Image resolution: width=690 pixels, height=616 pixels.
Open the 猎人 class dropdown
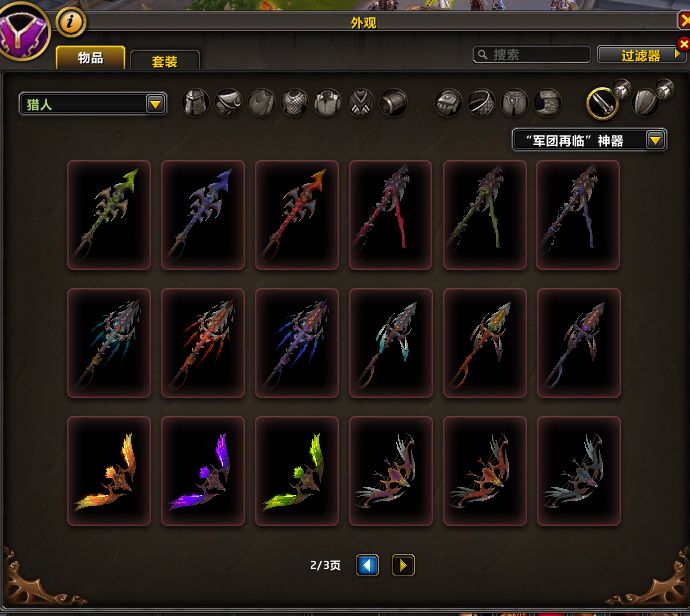pyautogui.click(x=93, y=103)
